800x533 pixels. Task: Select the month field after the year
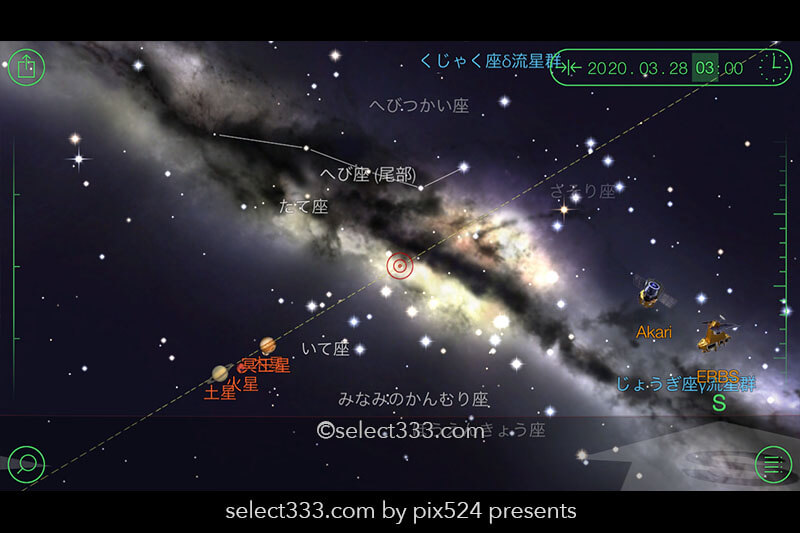[x=645, y=68]
